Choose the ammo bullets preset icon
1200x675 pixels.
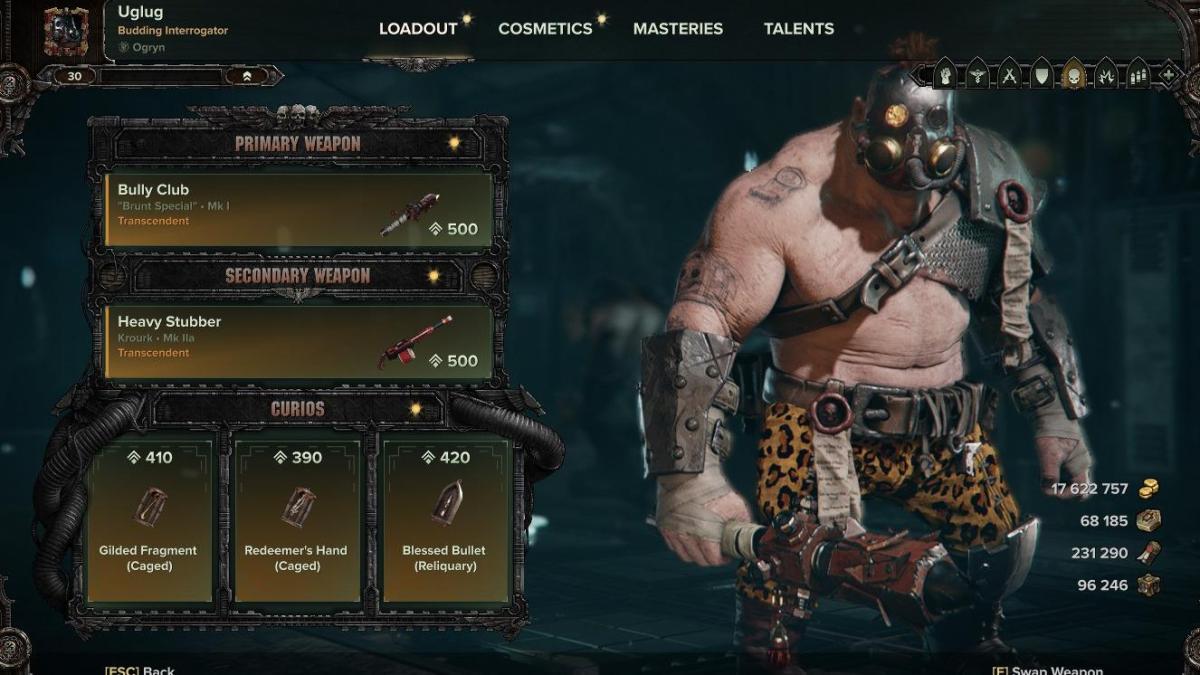point(1137,74)
